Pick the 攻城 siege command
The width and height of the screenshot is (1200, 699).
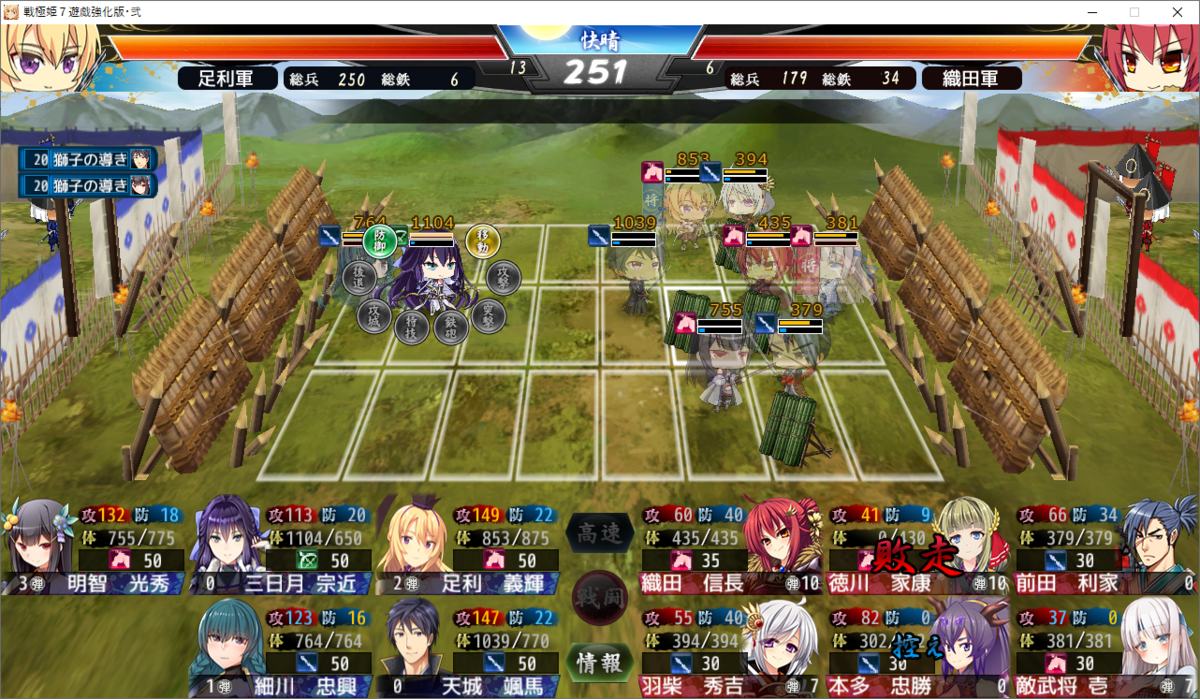pyautogui.click(x=373, y=315)
